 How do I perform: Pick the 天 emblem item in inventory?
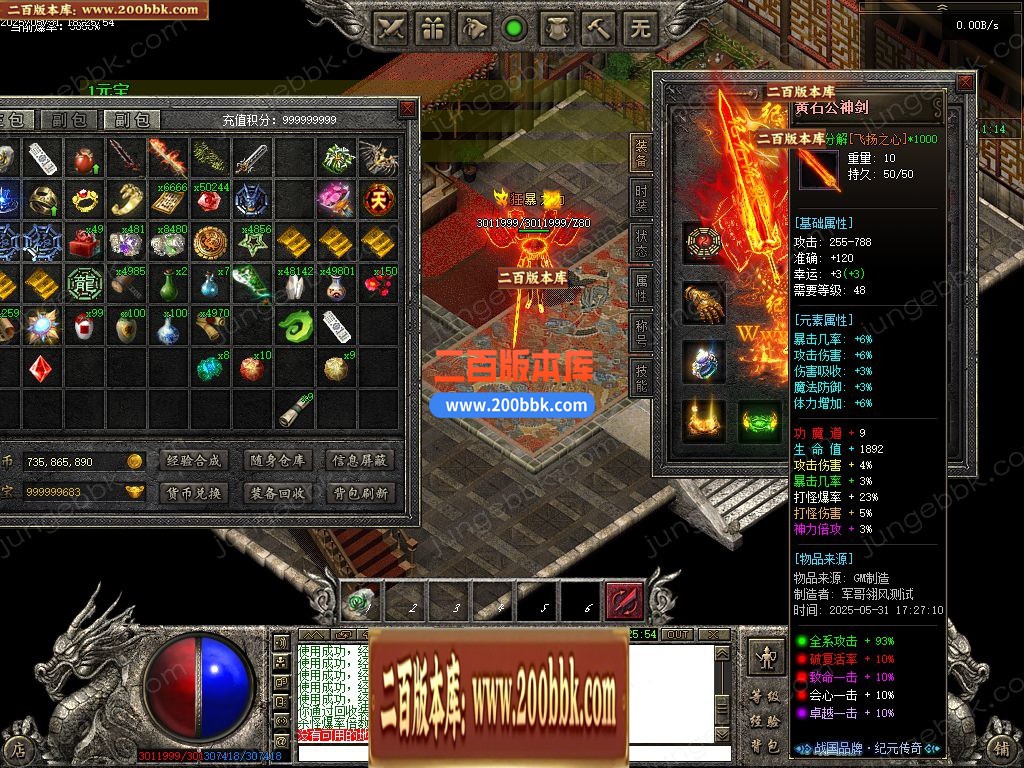(378, 198)
